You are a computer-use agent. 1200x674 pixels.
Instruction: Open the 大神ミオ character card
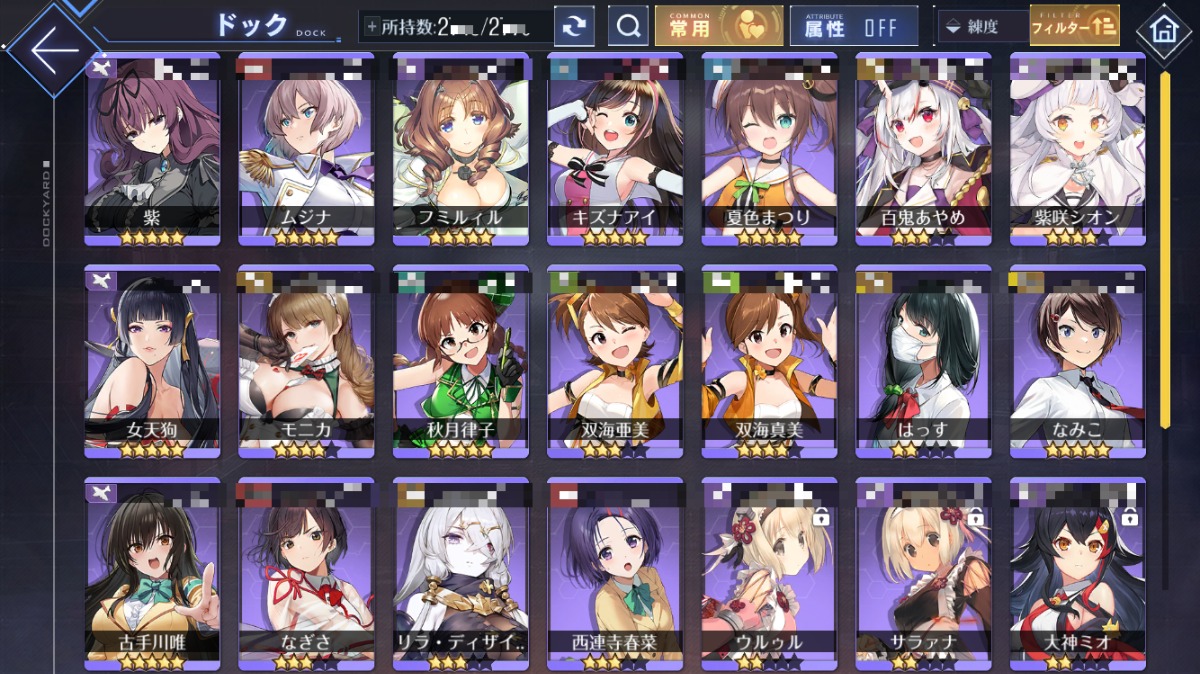(1077, 572)
